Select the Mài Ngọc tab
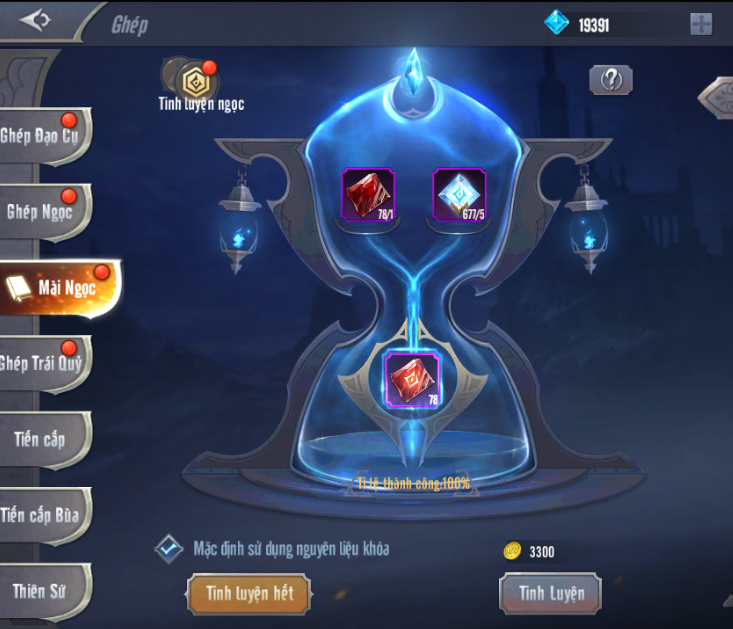This screenshot has width=733, height=629. coord(62,288)
